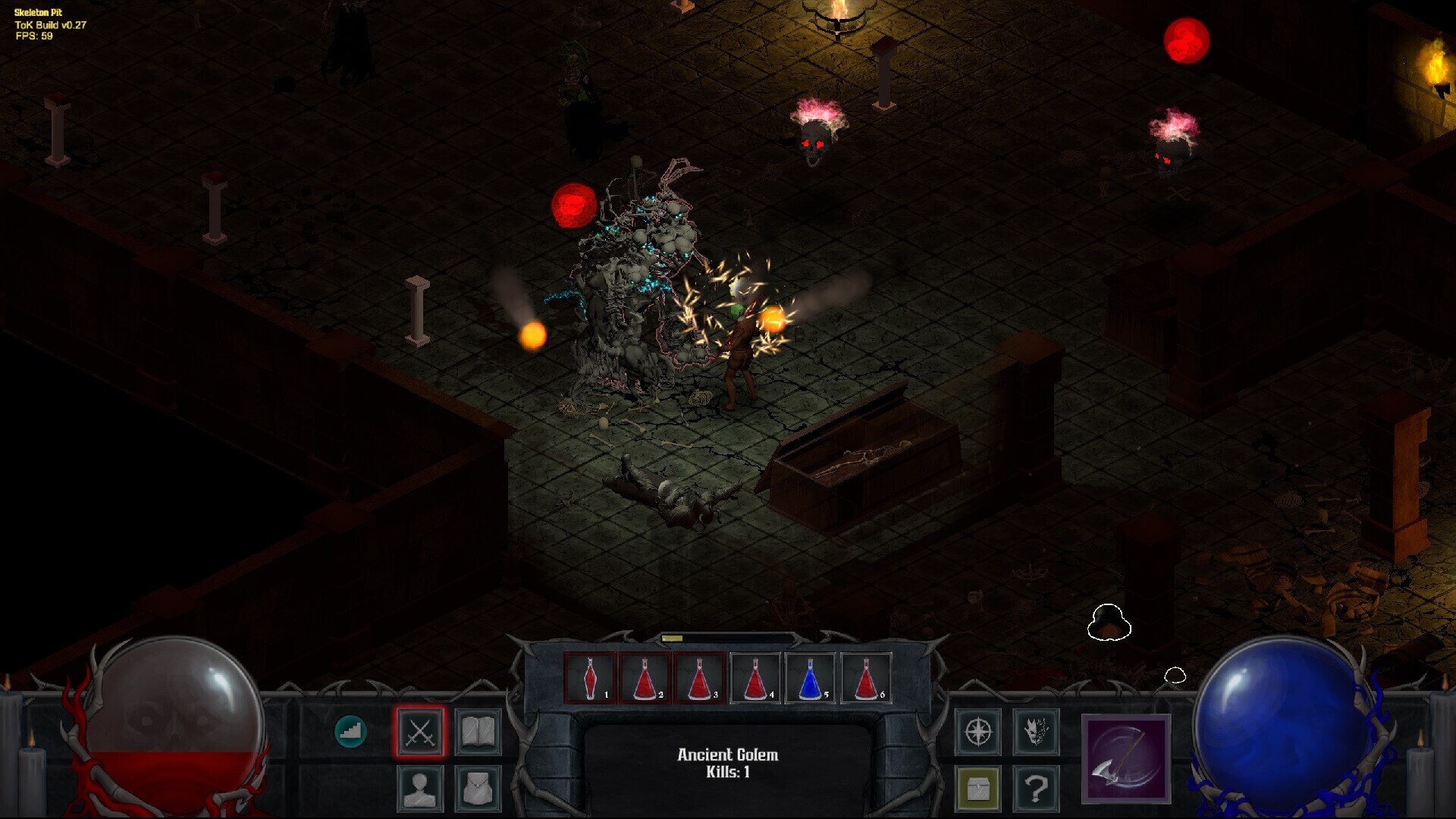Open the spellbook with the book icon
The image size is (1456, 819).
coord(478,733)
